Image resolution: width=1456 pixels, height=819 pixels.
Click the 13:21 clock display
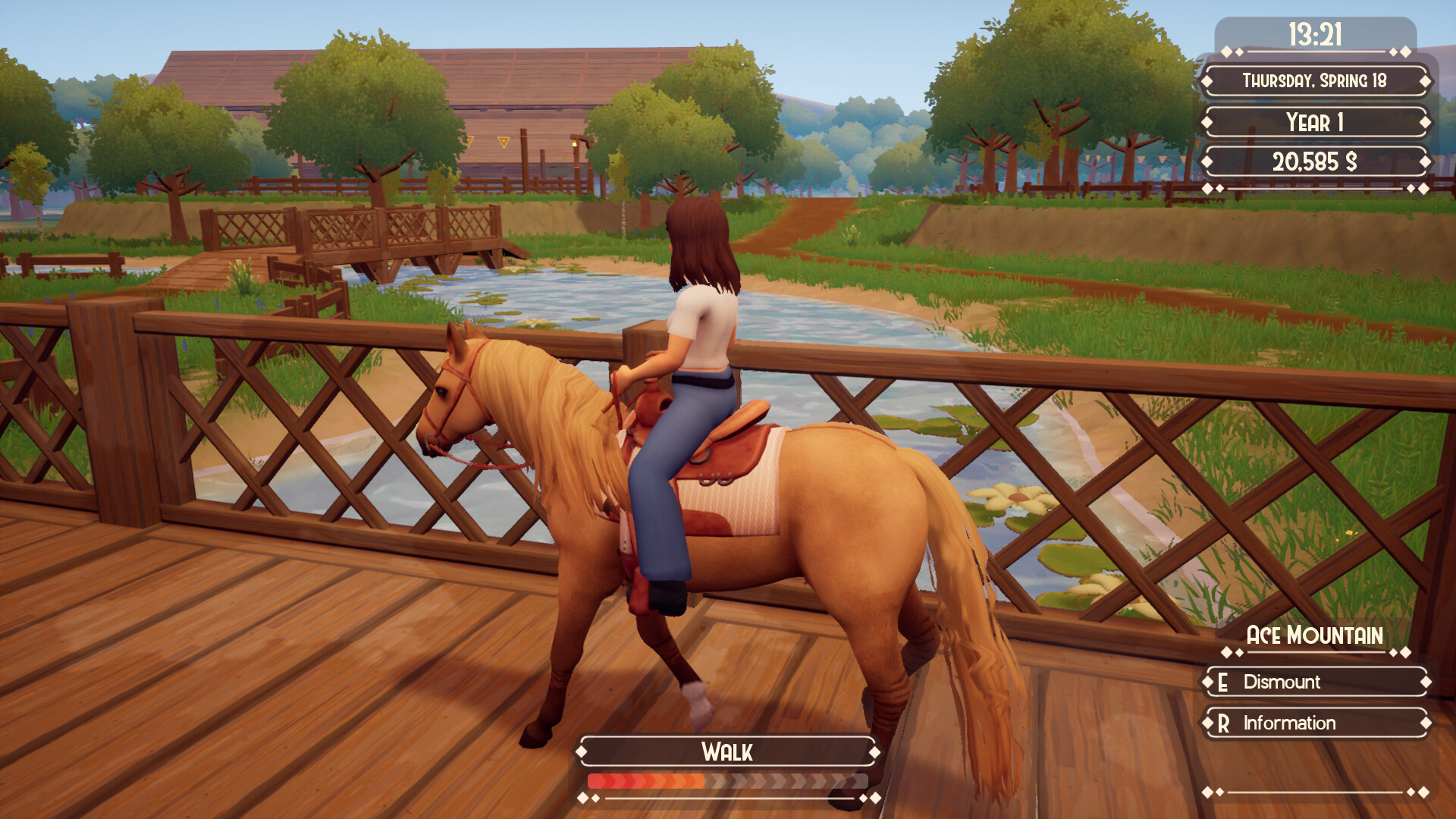coord(1316,33)
